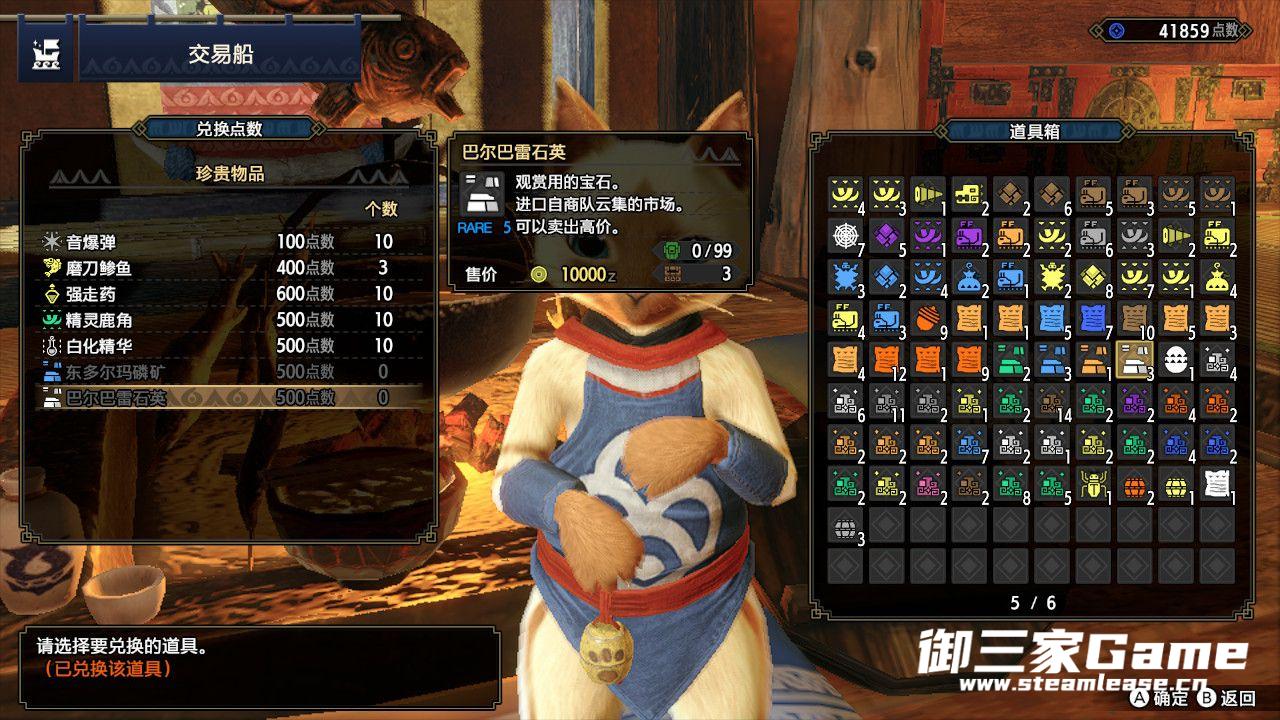Select the white egg item slot
This screenshot has width=1280, height=720.
coord(1175,360)
